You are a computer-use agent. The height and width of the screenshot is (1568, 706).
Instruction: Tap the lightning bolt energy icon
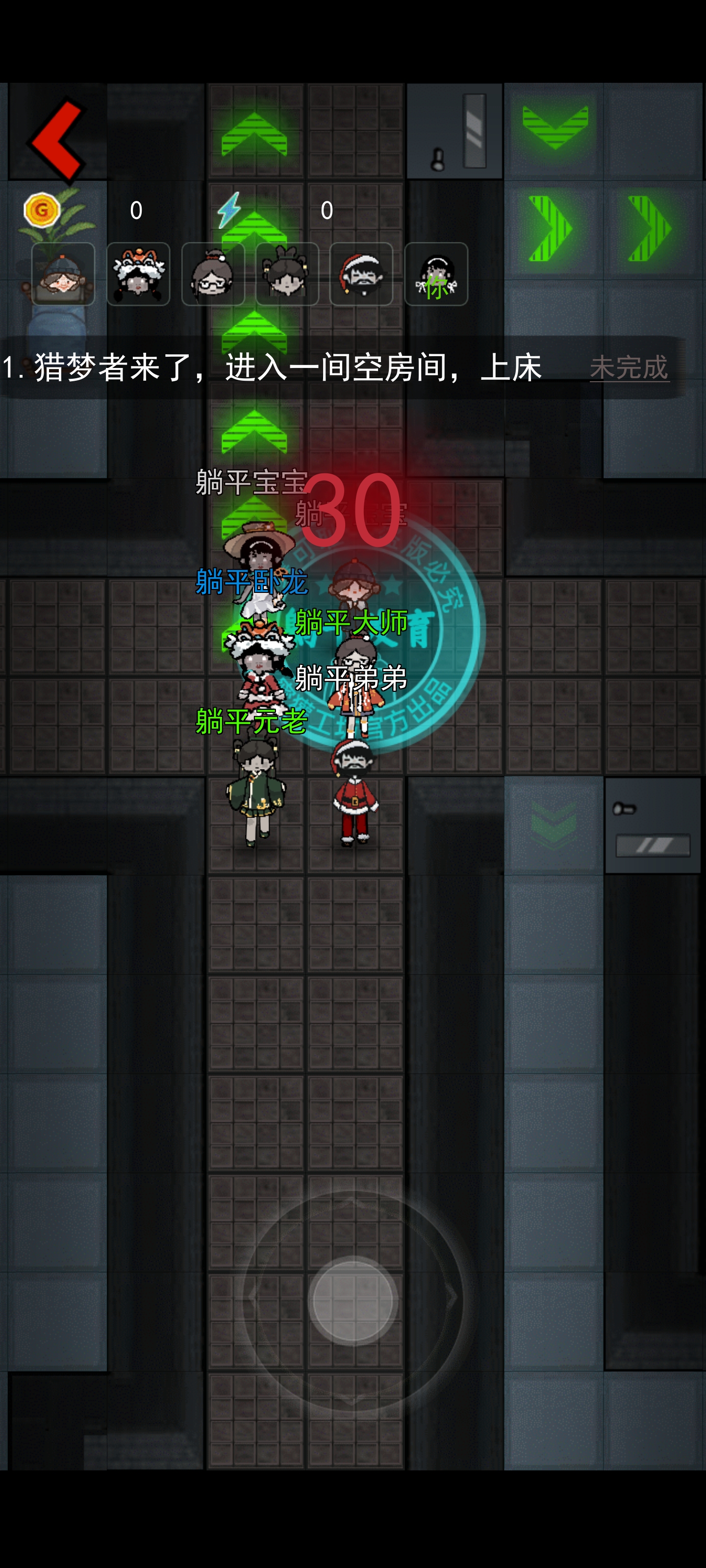tap(230, 210)
